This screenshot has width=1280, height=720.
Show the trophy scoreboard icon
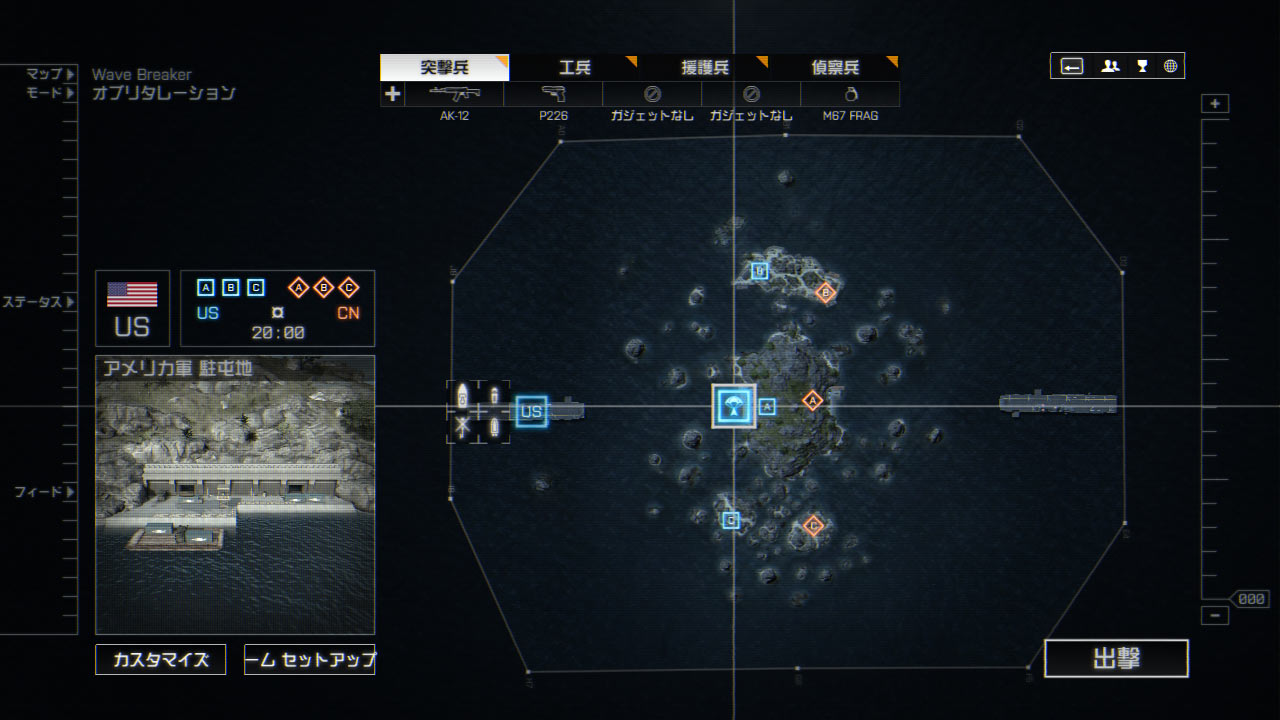coord(1142,66)
